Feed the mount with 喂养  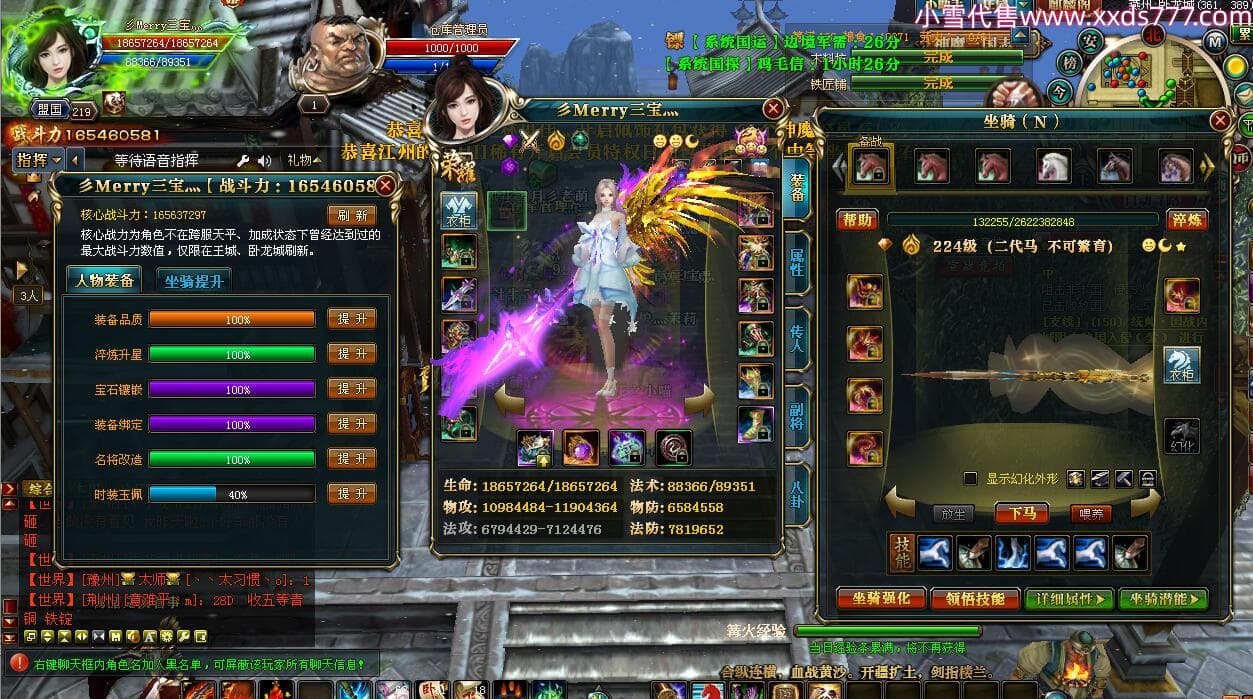point(1090,513)
